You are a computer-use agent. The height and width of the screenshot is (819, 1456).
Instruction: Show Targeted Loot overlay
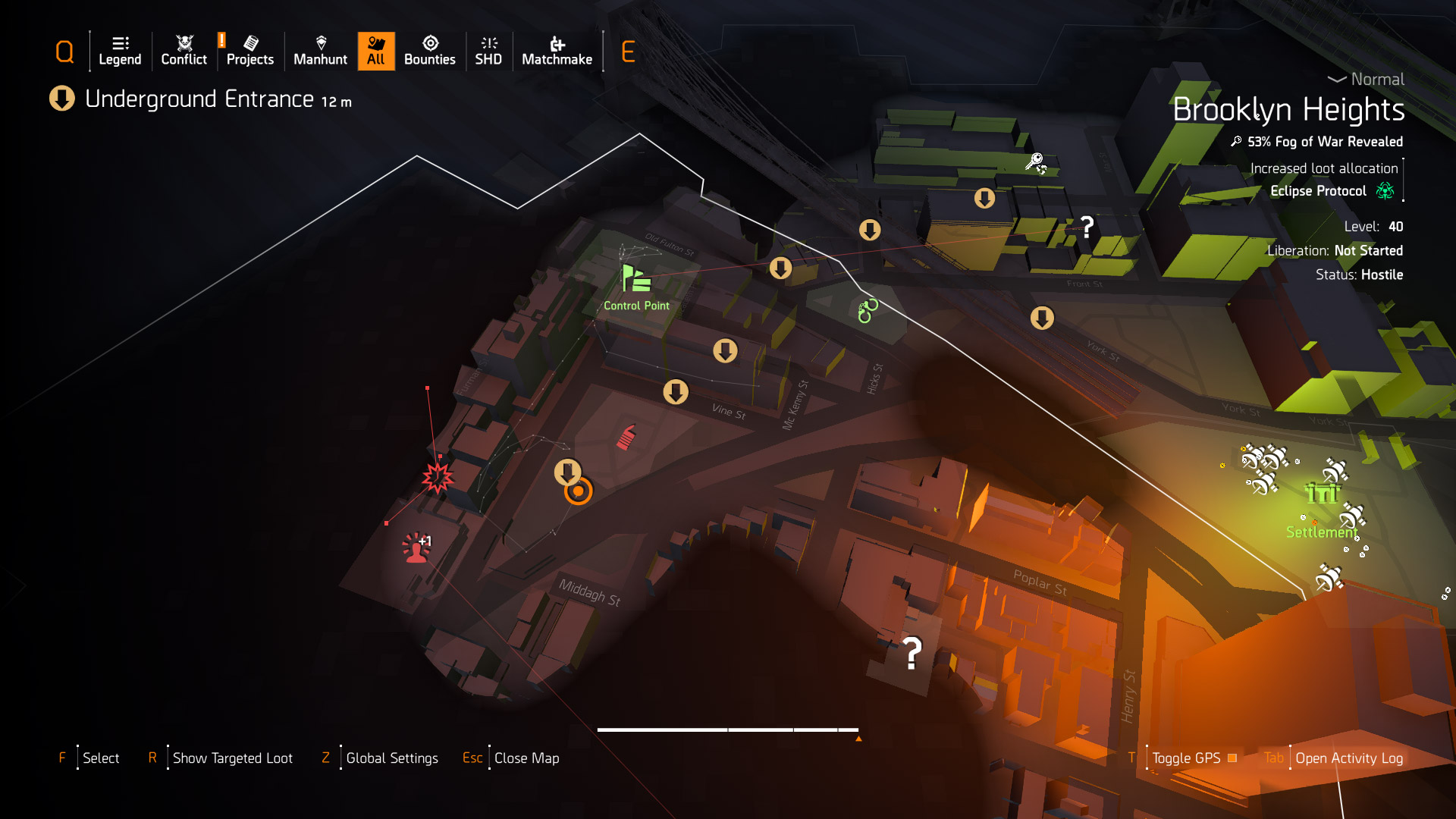(x=232, y=758)
